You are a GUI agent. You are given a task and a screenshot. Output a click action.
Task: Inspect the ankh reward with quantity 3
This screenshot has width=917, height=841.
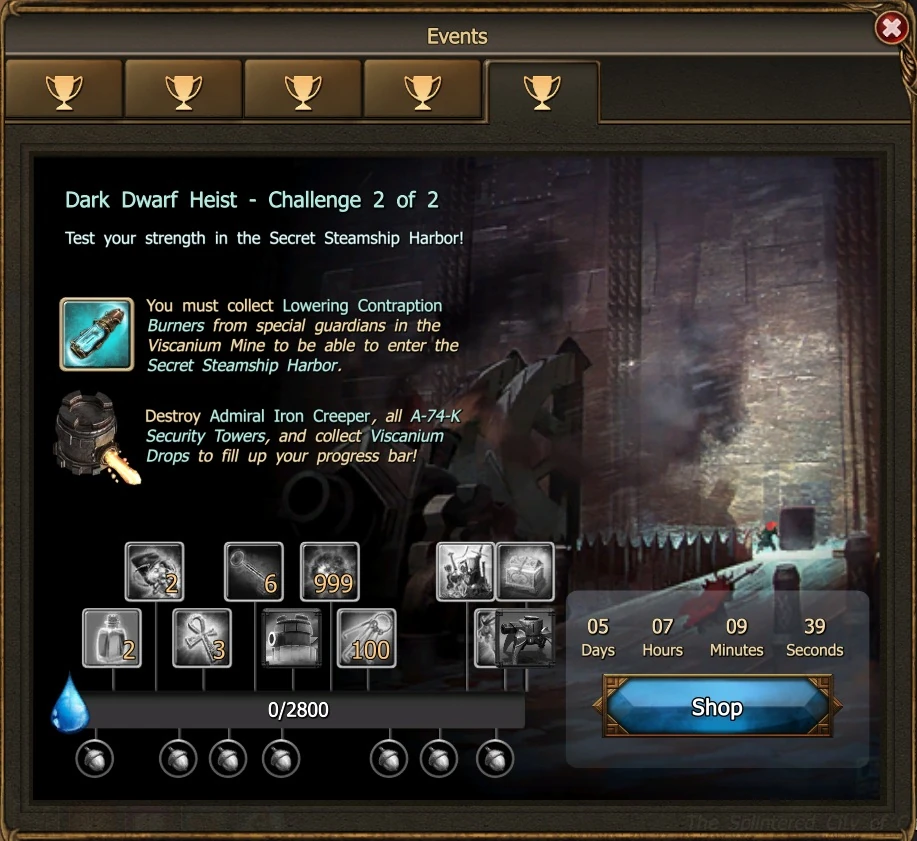(x=202, y=638)
